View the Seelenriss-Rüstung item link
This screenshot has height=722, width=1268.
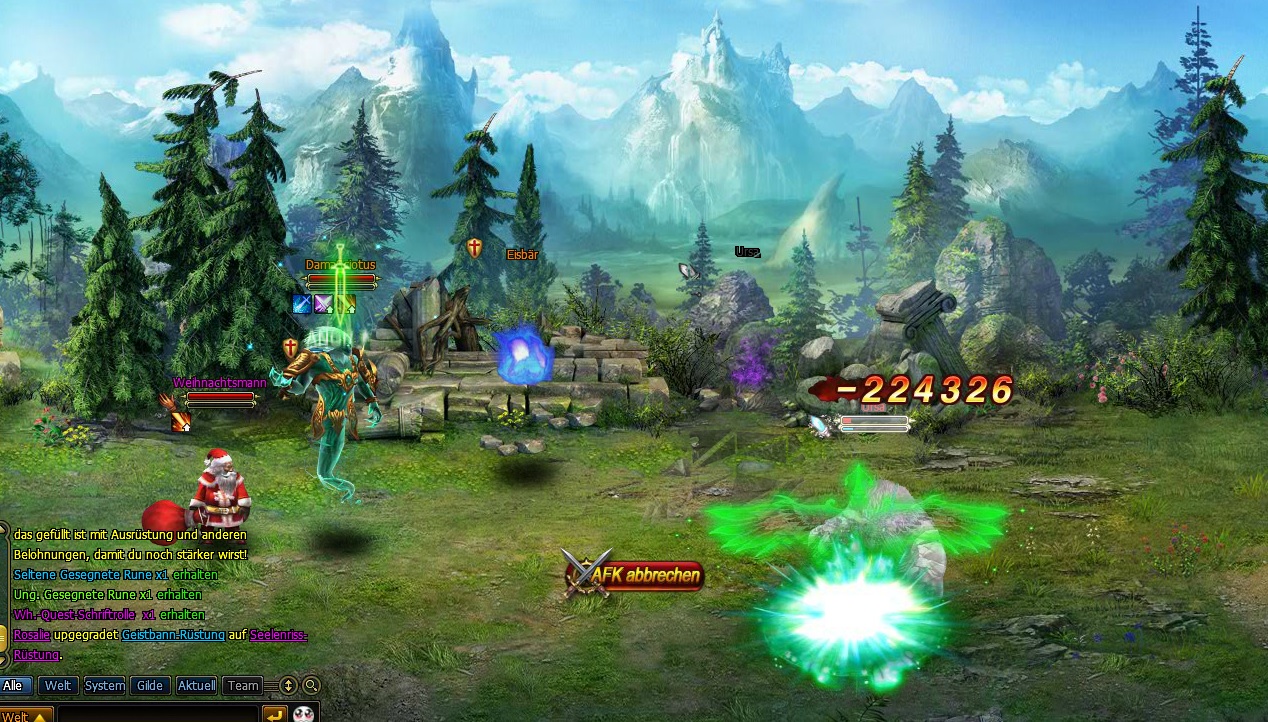279,635
